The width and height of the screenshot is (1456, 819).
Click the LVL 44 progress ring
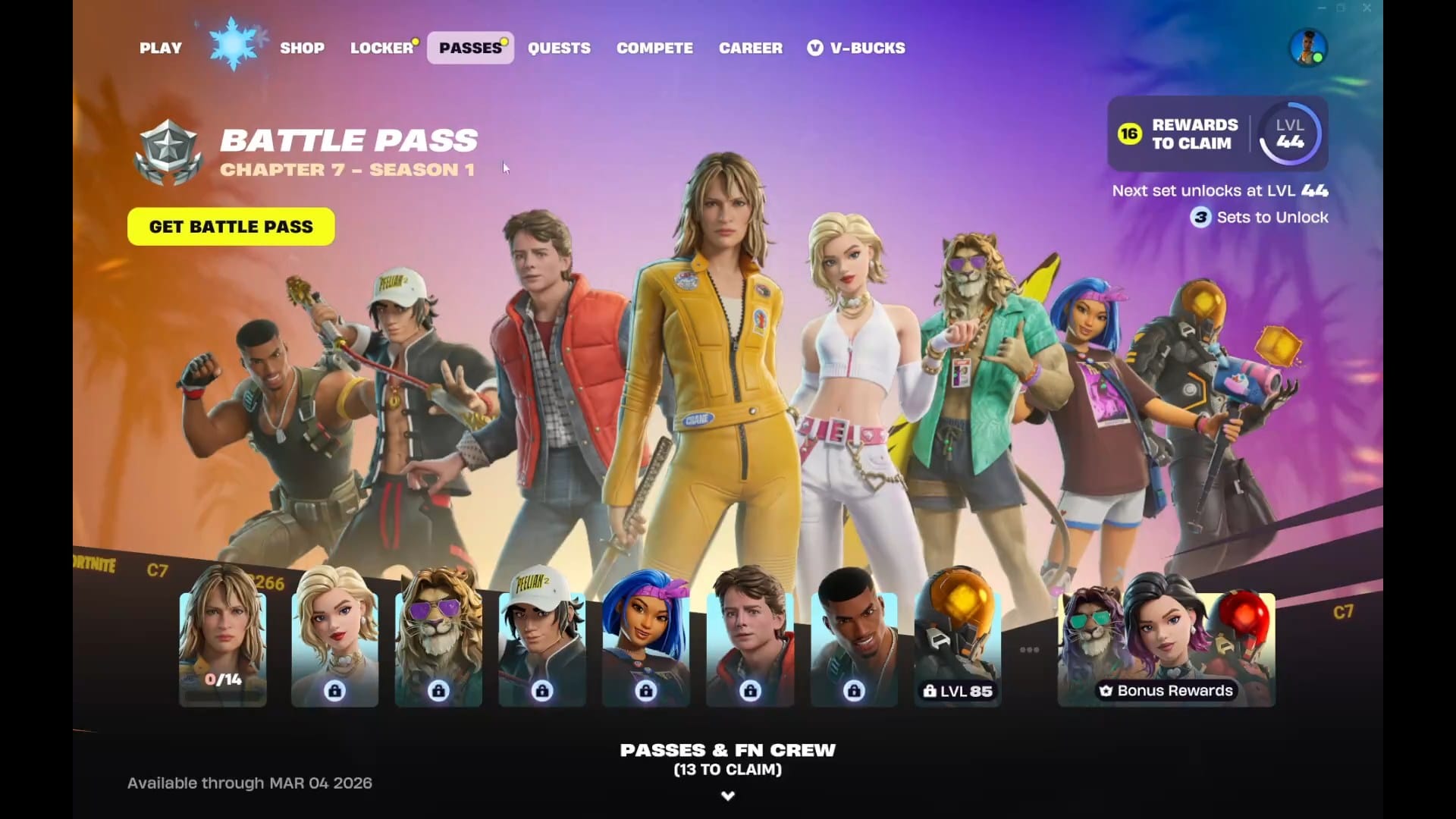tap(1289, 134)
